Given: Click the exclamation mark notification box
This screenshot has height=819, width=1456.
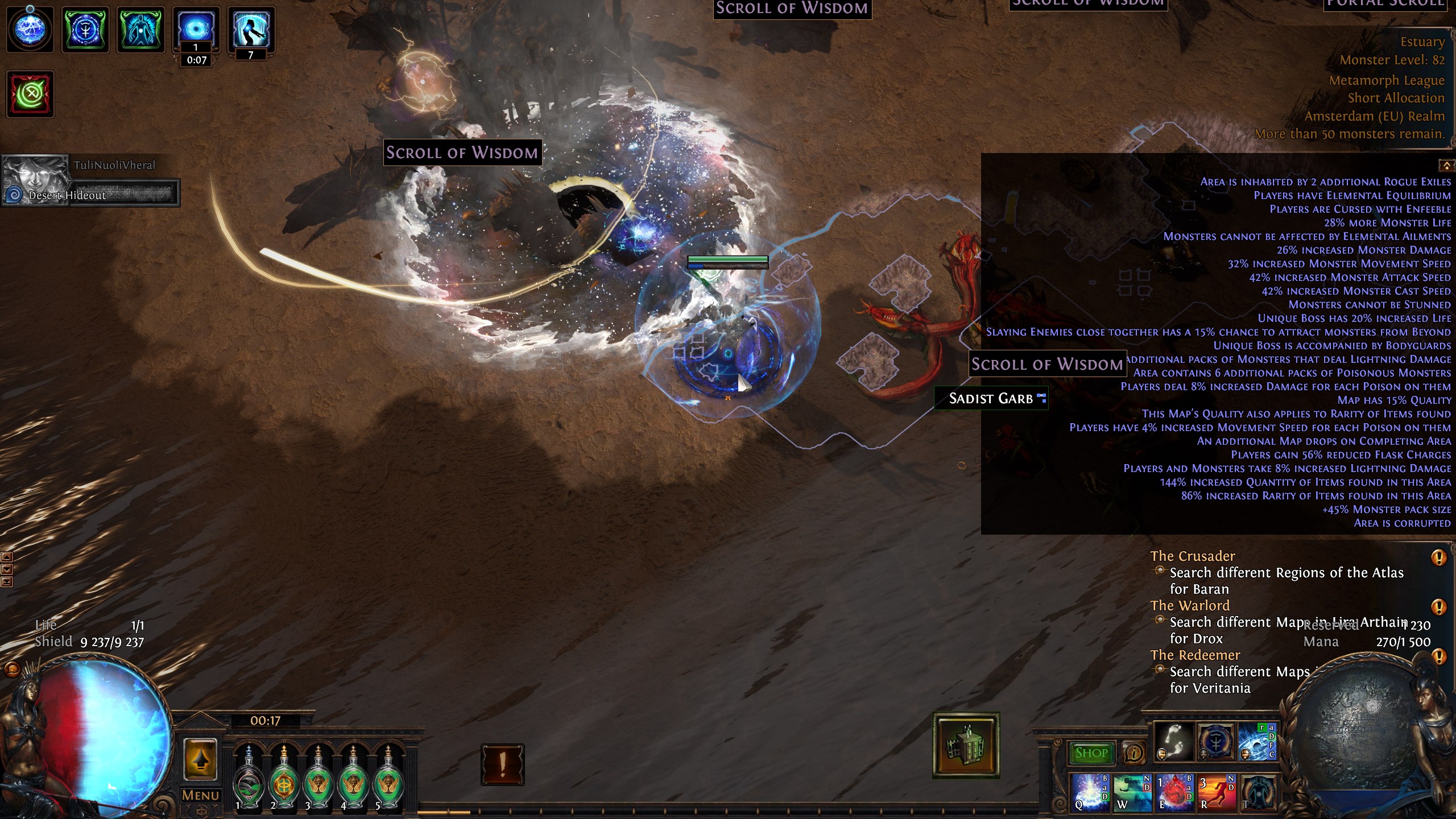Looking at the screenshot, I should [x=502, y=764].
